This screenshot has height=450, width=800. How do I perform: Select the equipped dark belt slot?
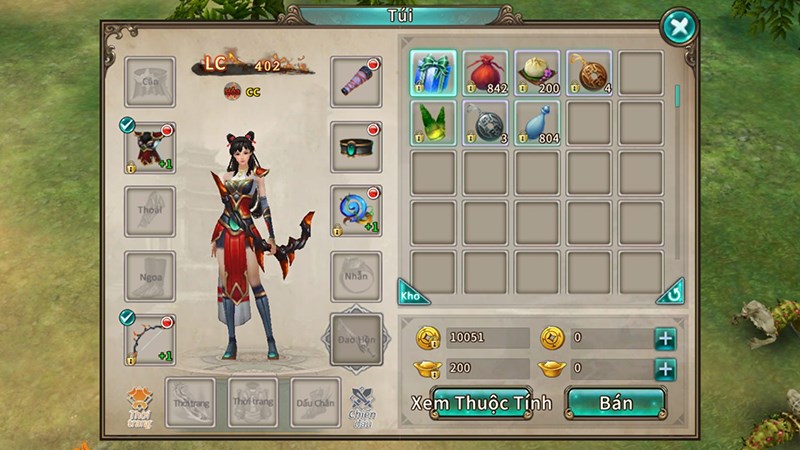coord(356,147)
